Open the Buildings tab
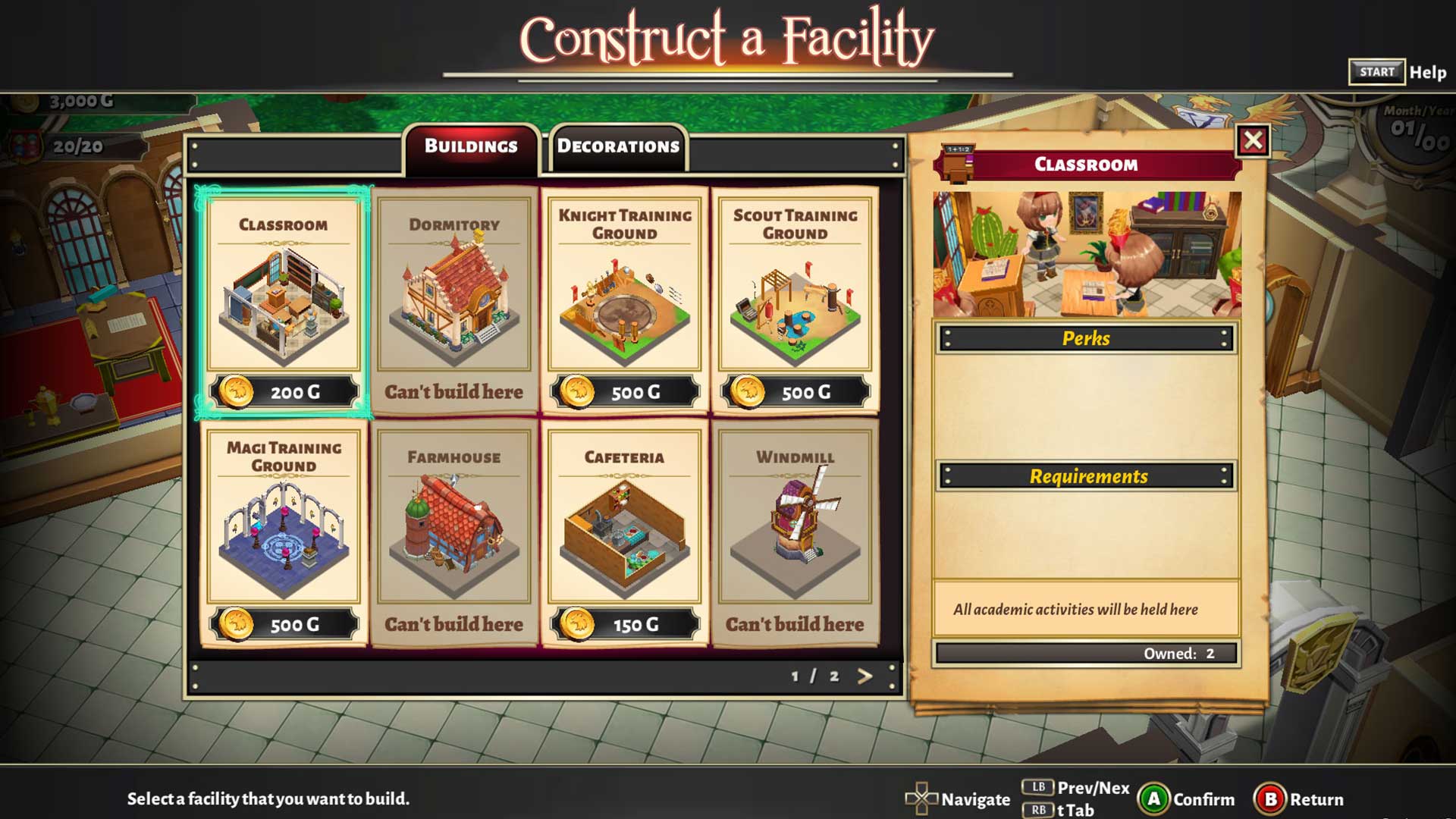The height and width of the screenshot is (819, 1456). (471, 146)
